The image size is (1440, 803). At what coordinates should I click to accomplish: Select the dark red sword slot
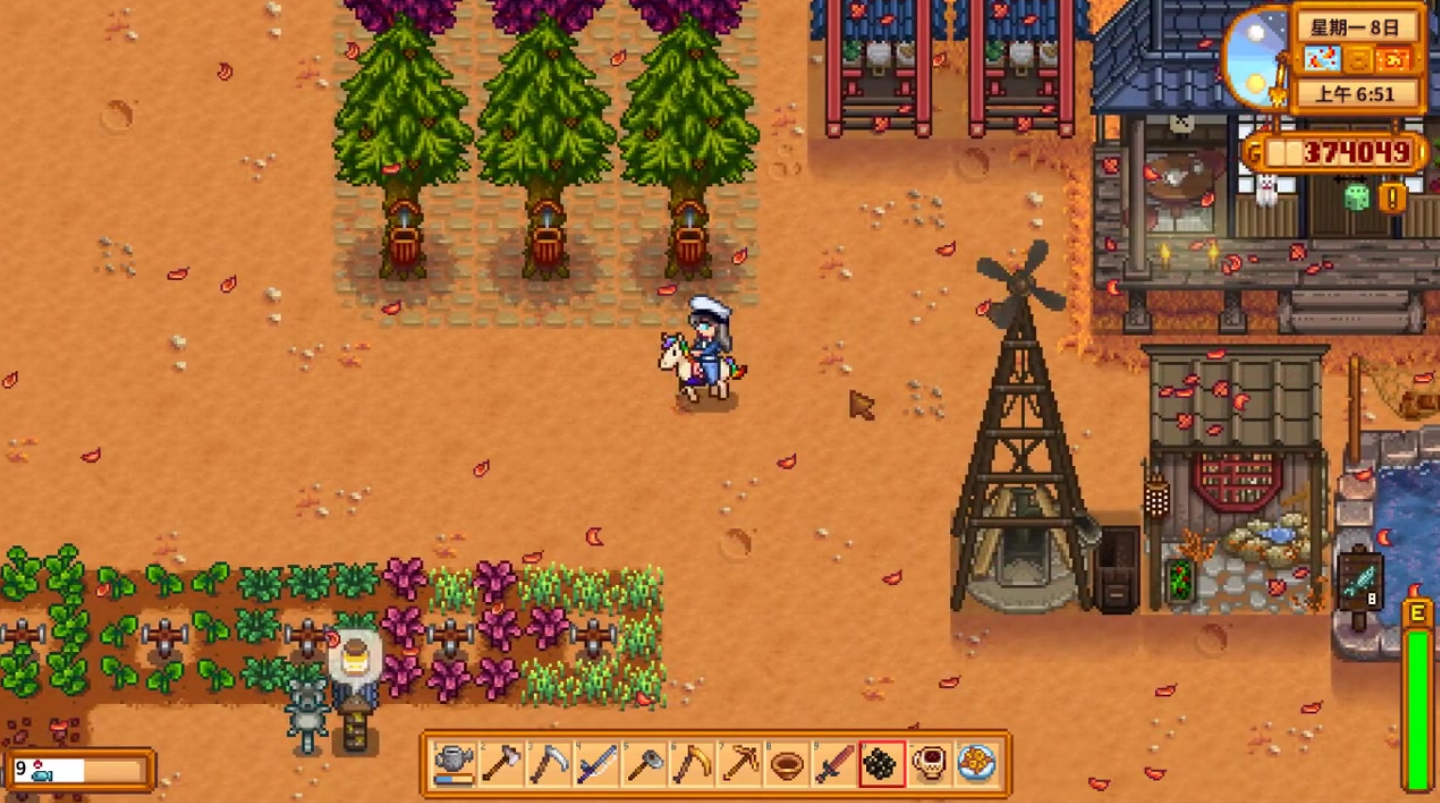(x=835, y=765)
